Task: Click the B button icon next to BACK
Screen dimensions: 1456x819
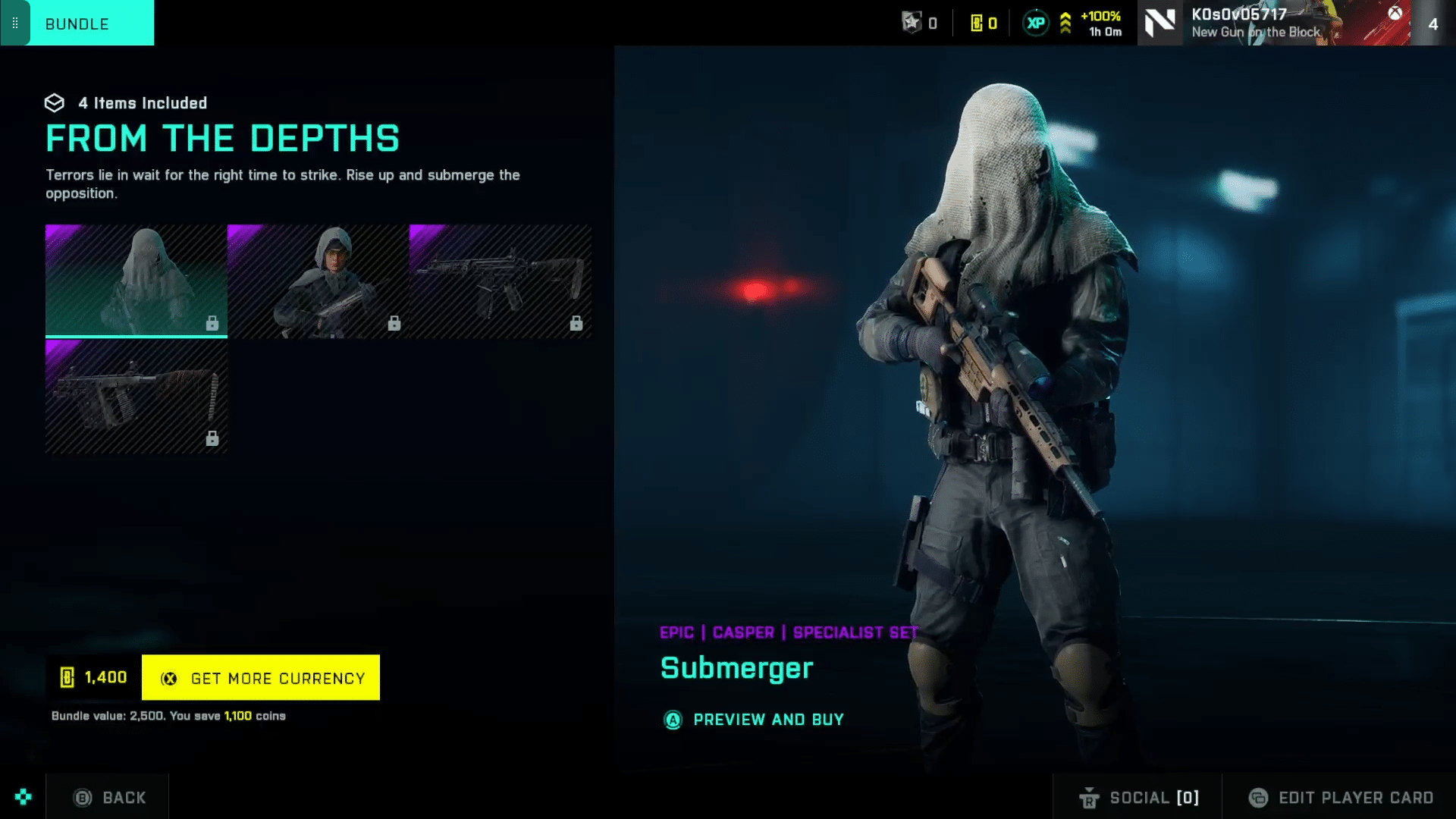Action: pos(82,797)
